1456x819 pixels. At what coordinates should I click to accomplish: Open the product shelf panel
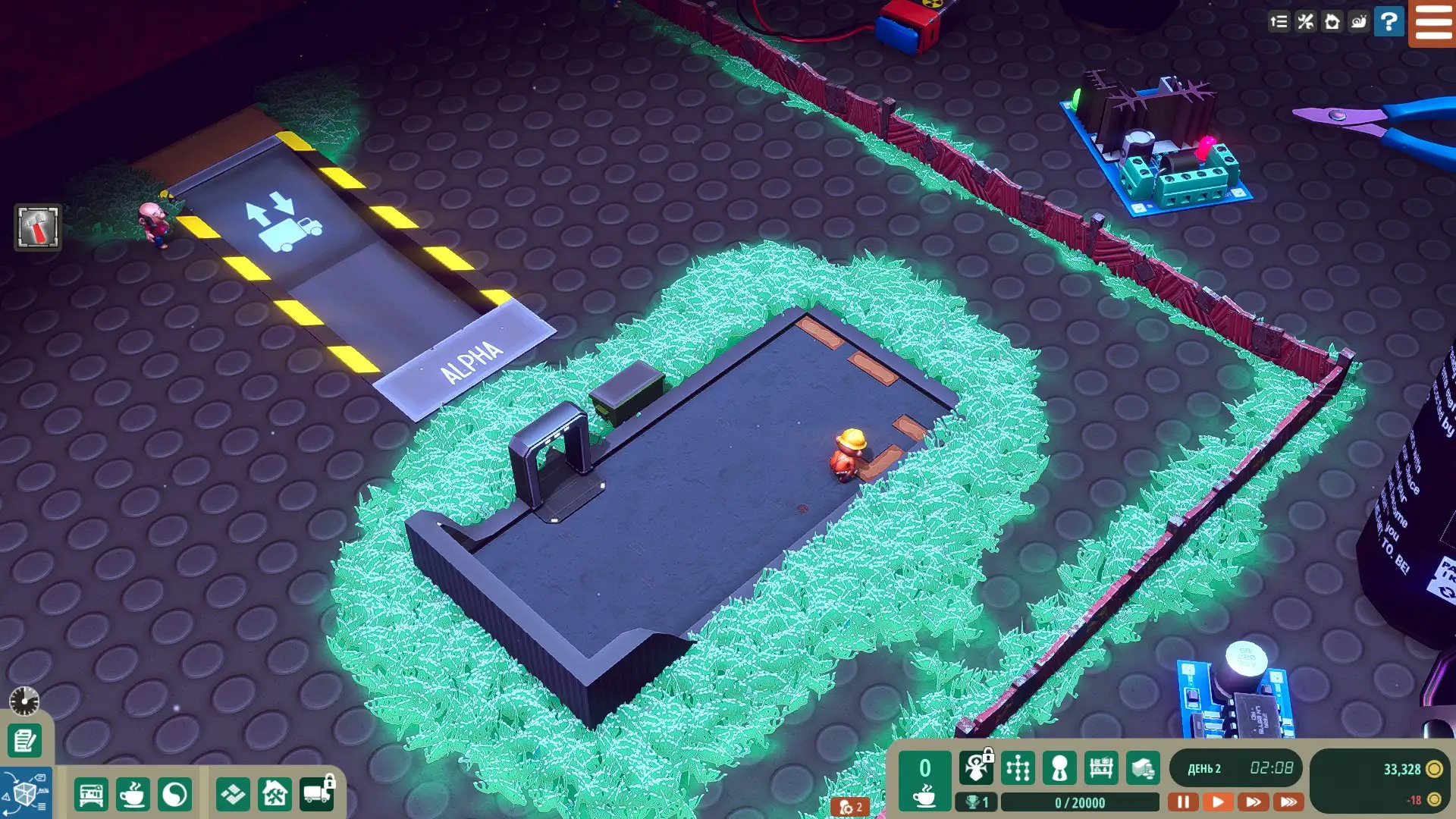1100,769
